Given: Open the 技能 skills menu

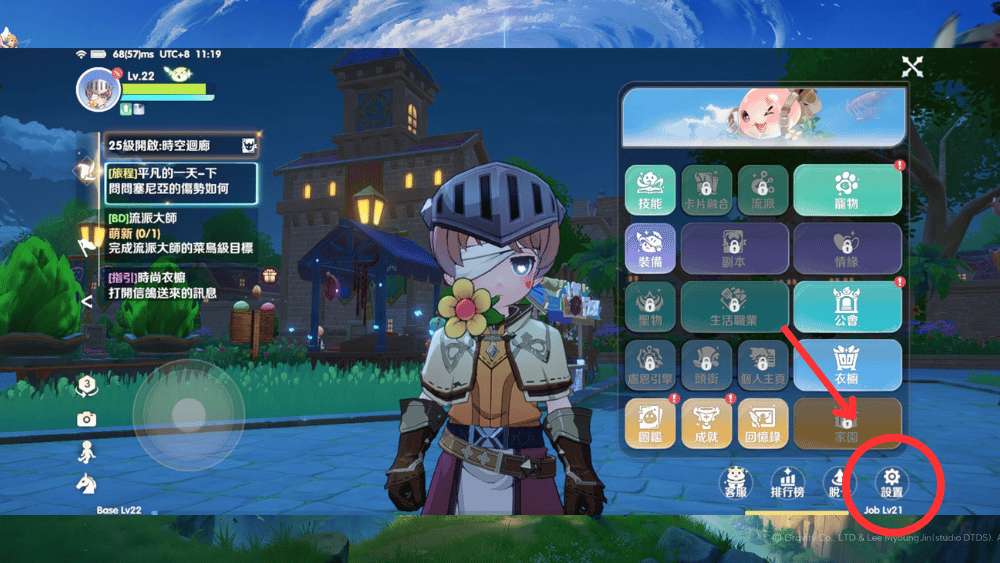Looking at the screenshot, I should tap(650, 189).
